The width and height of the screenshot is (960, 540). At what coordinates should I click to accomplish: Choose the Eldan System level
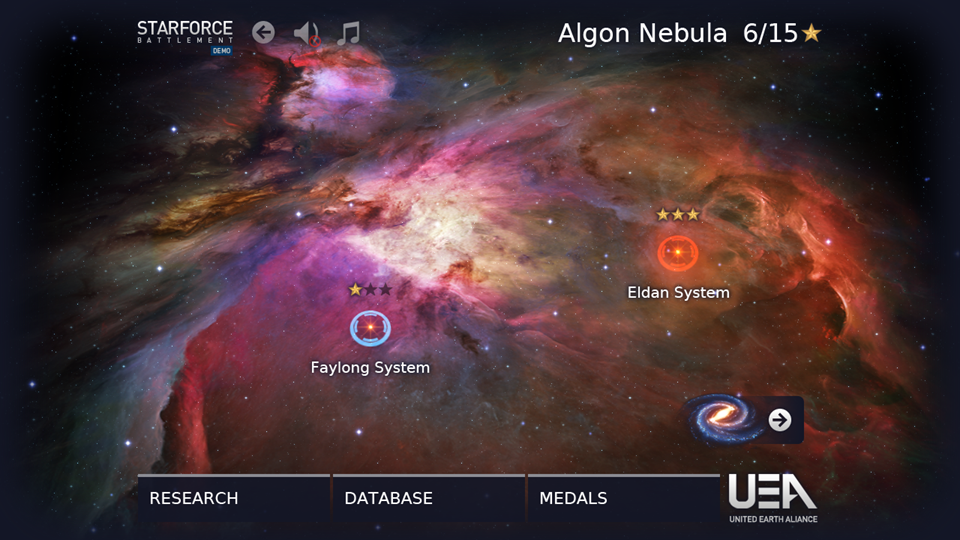677,253
